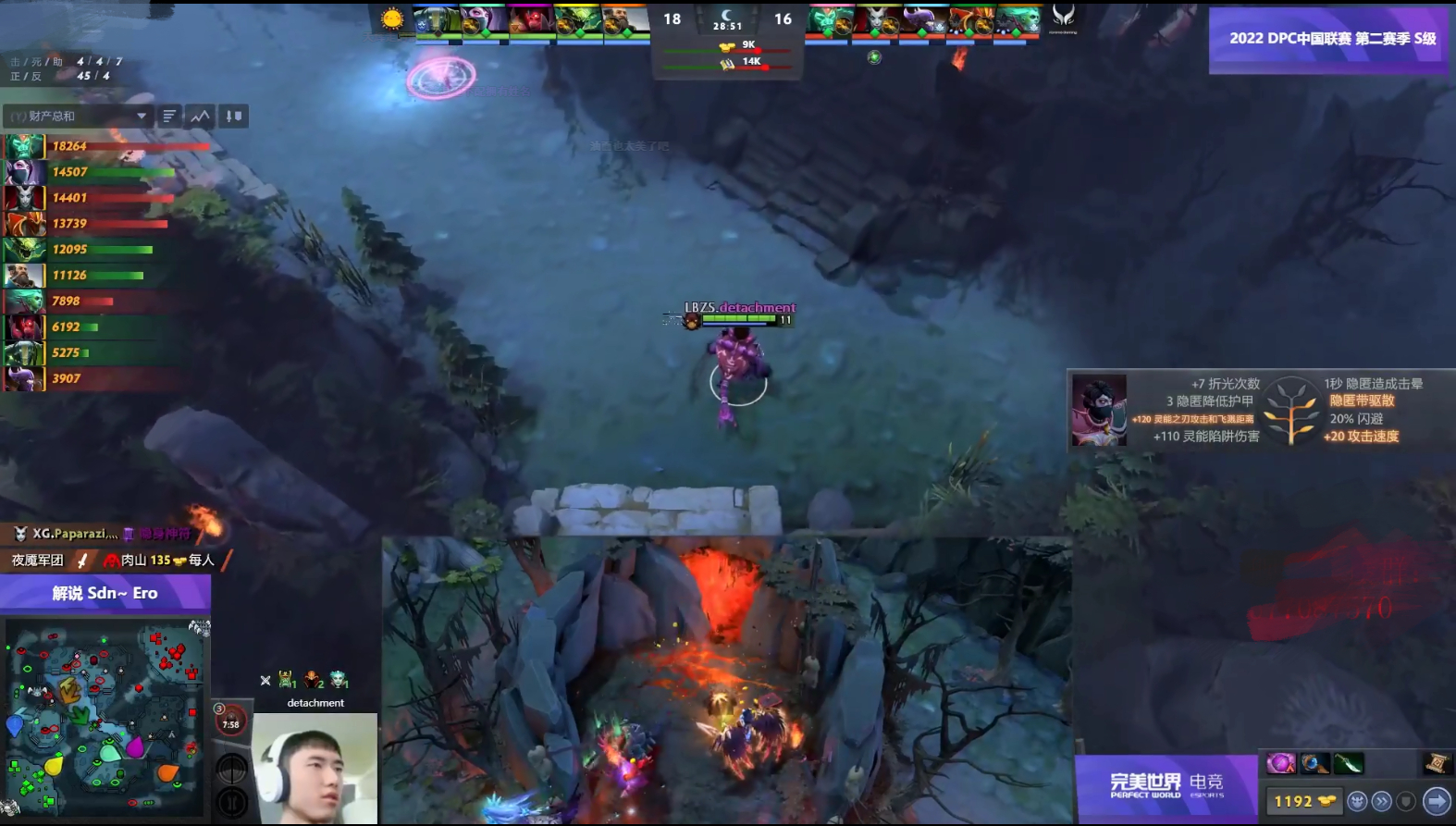Click the Town Portal Scroll slot
This screenshot has height=826, width=1456.
[x=1436, y=763]
